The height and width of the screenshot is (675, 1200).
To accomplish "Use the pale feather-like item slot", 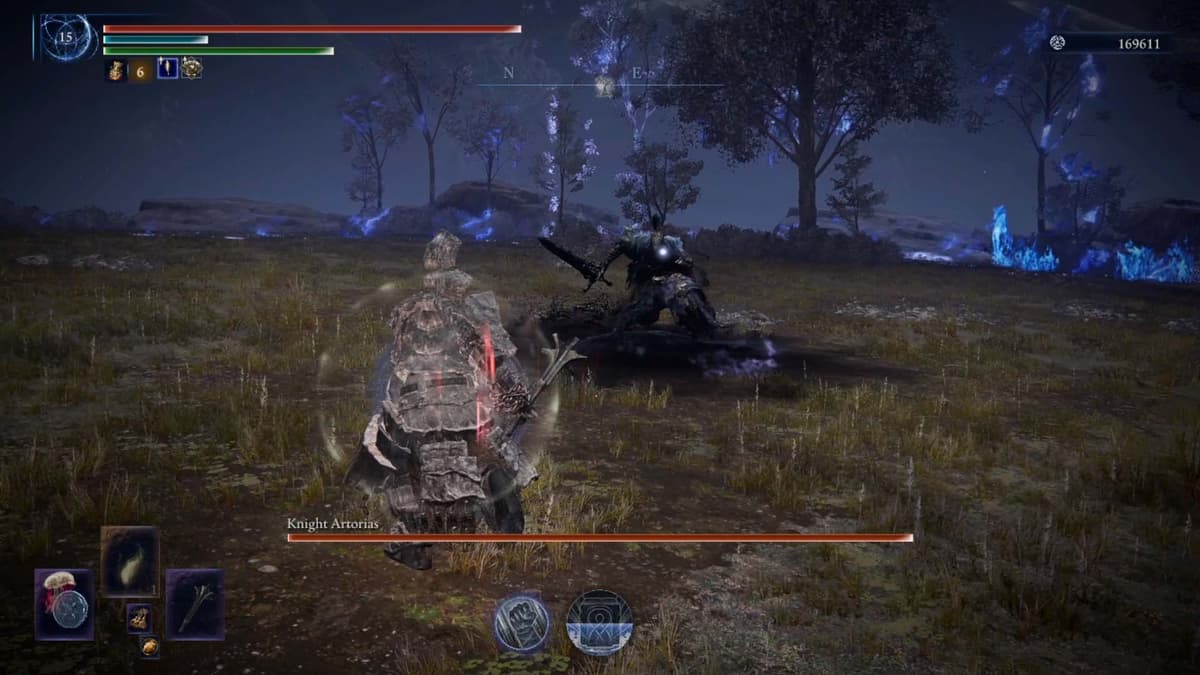I will point(130,562).
